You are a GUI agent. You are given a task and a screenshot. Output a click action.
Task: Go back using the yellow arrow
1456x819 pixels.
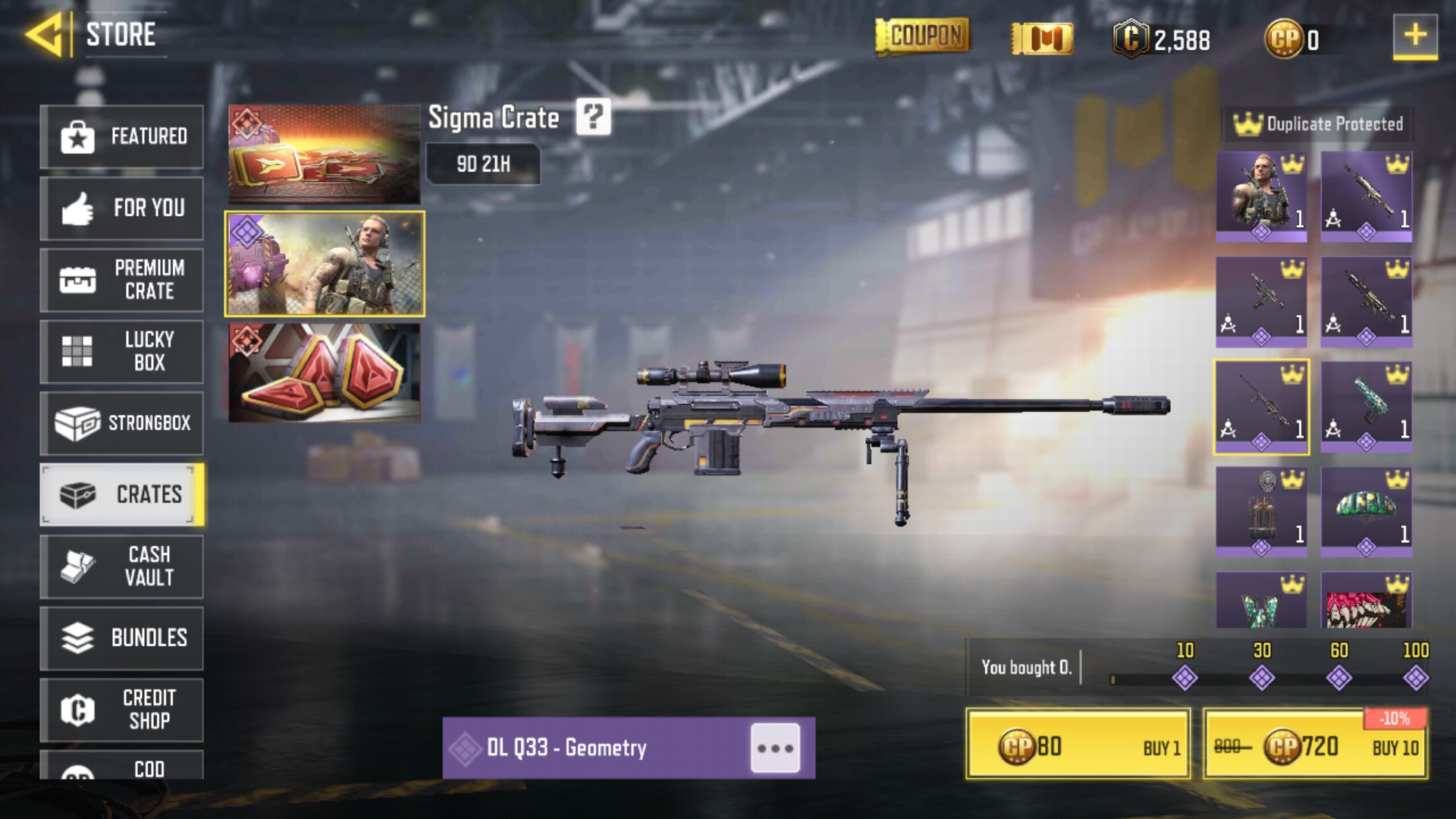coord(44,35)
